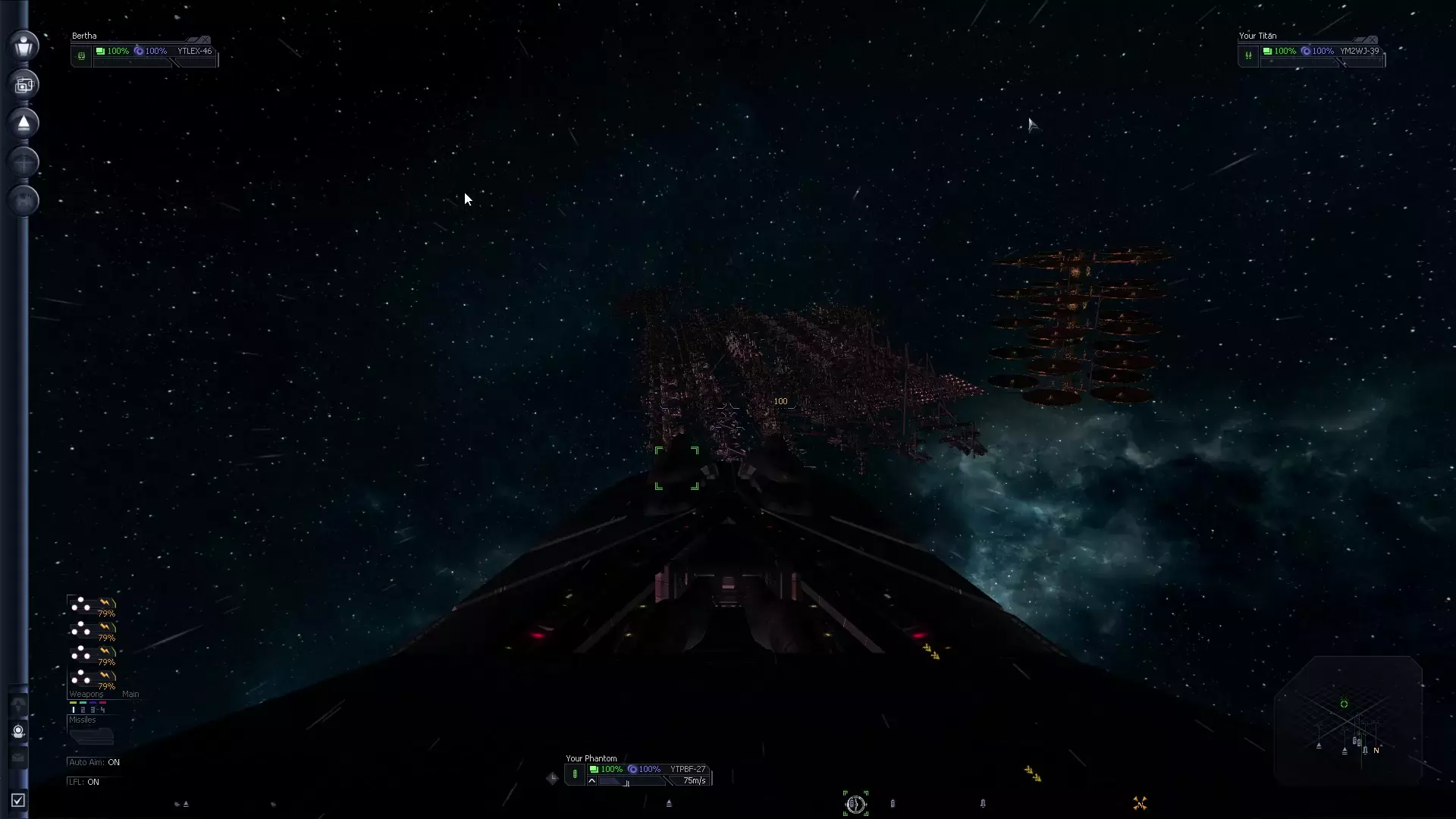
Task: Select the Your Titan YM2WJ-39 panel
Action: tap(1319, 51)
